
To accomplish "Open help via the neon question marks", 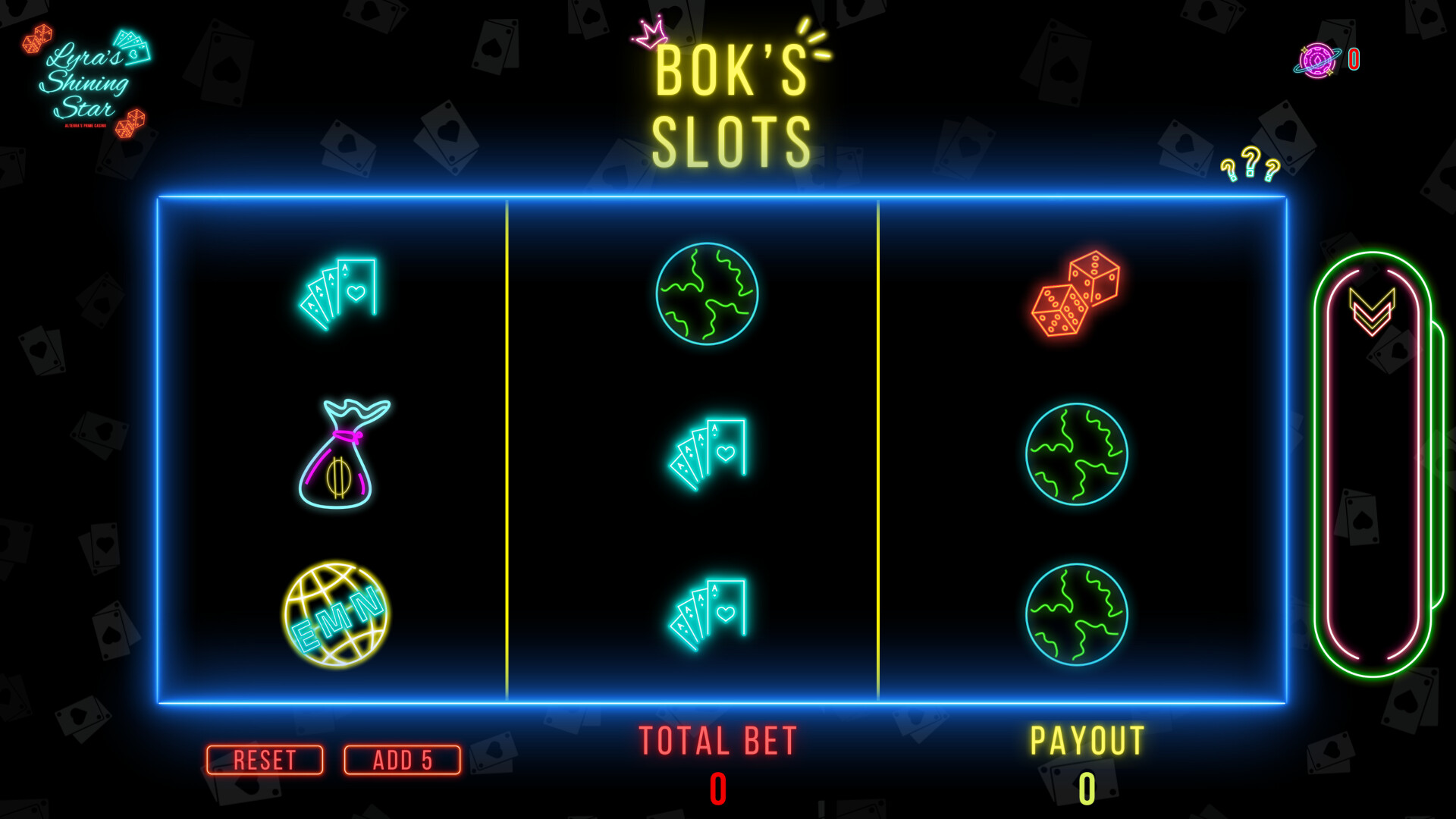I will tap(1249, 165).
